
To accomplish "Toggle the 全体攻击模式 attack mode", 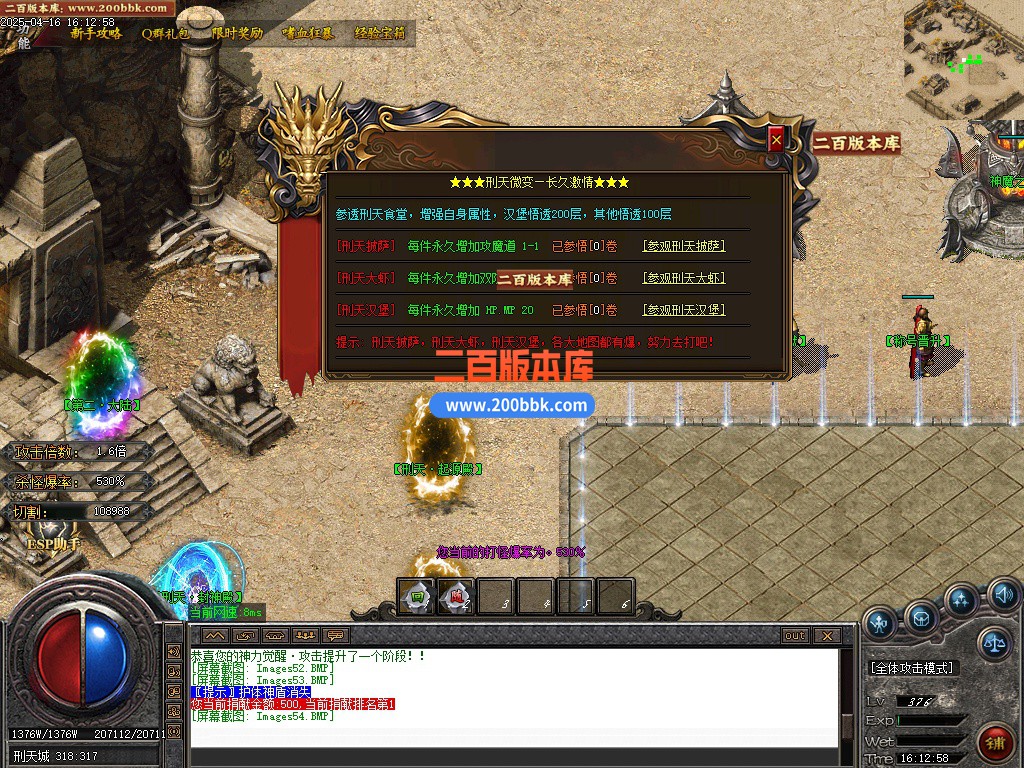I will pos(912,667).
